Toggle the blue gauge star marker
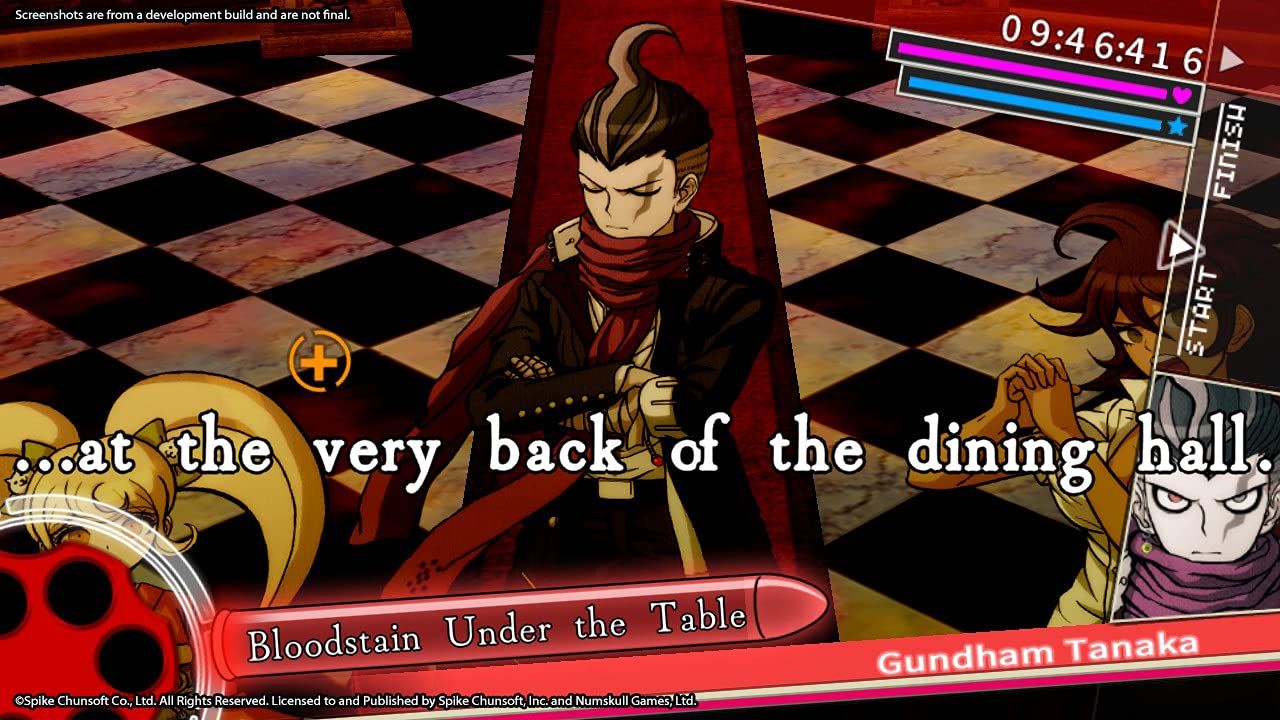 pyautogui.click(x=1177, y=126)
